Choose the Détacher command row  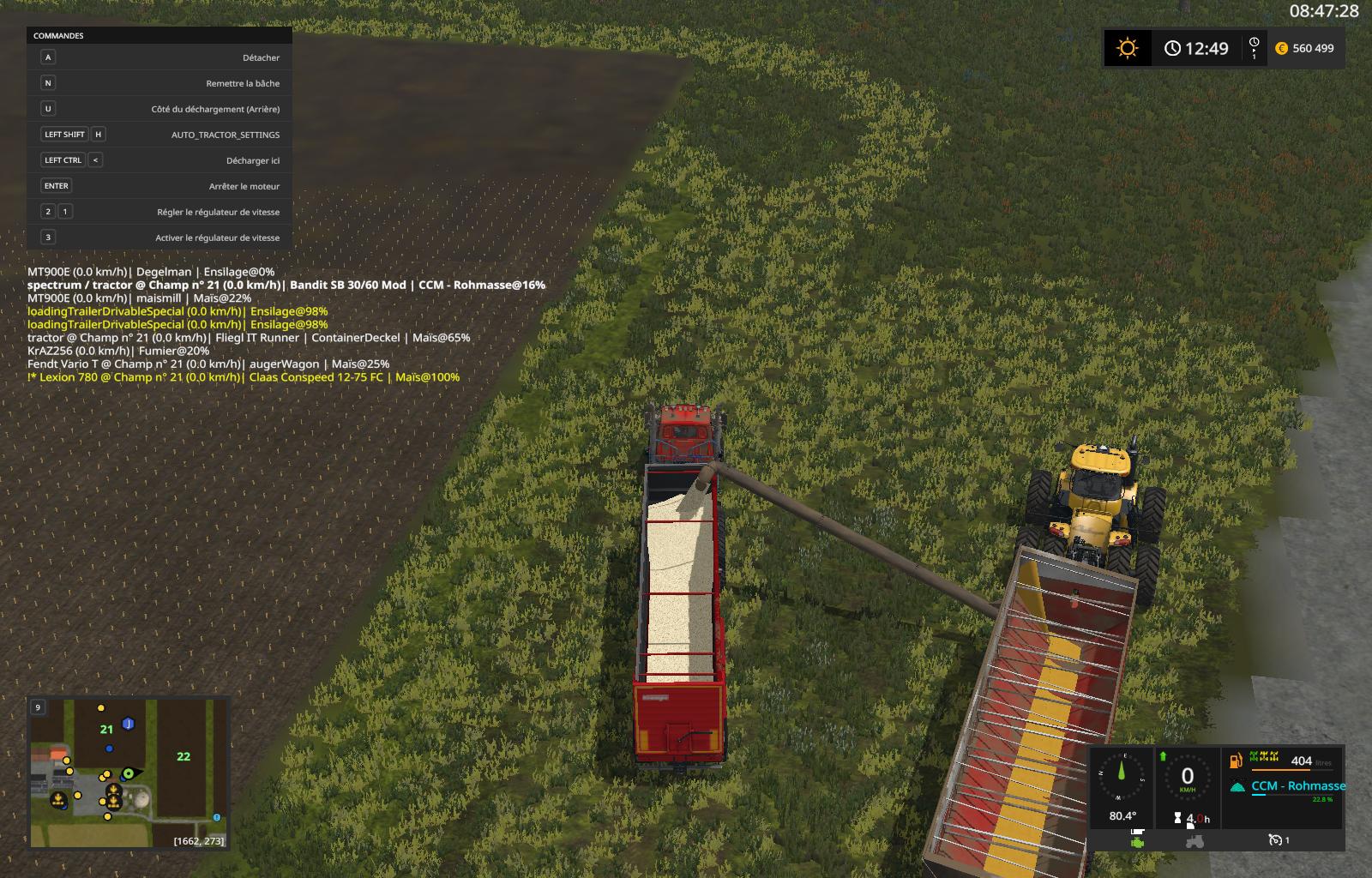point(159,57)
